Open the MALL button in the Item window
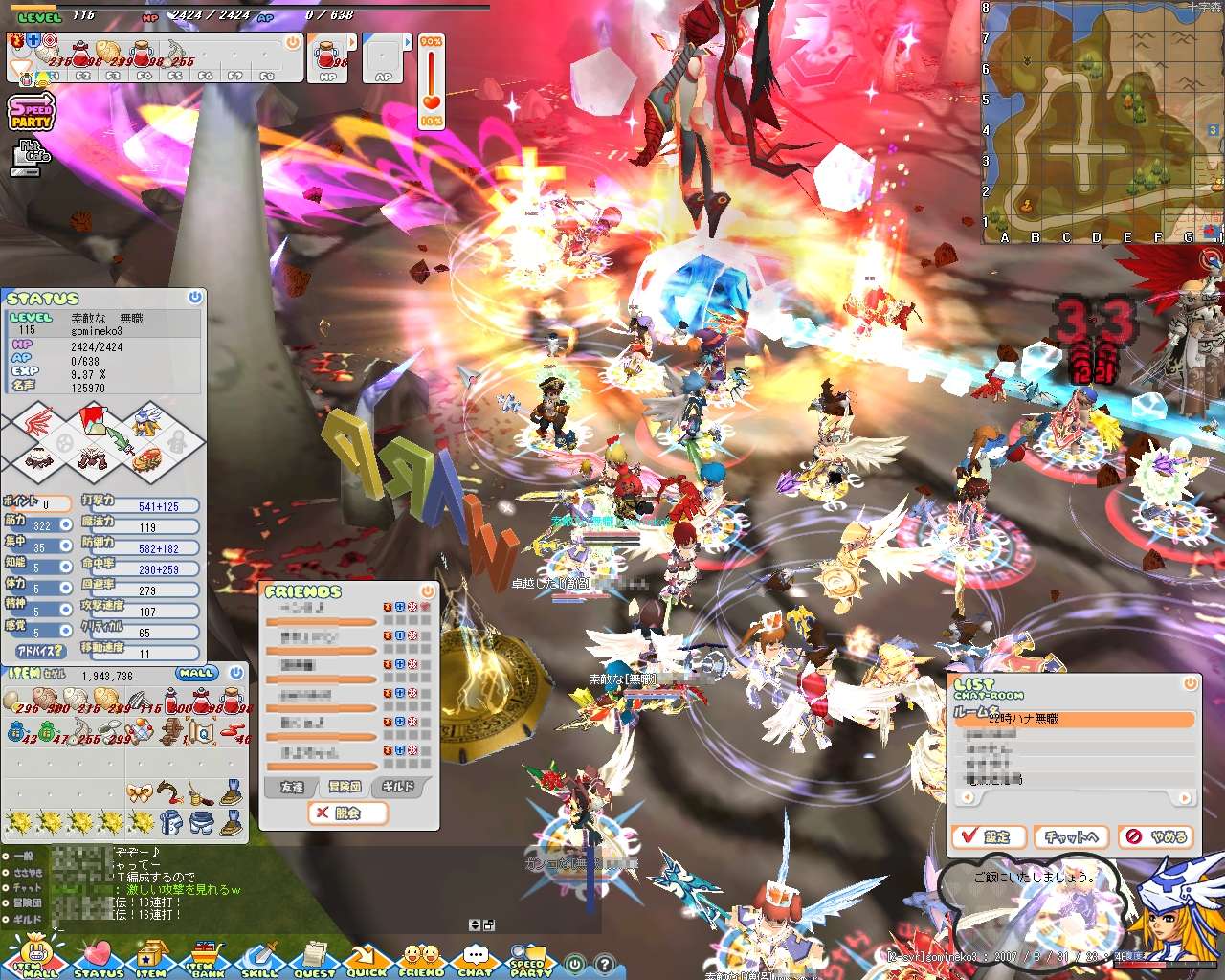1225x980 pixels. (196, 673)
